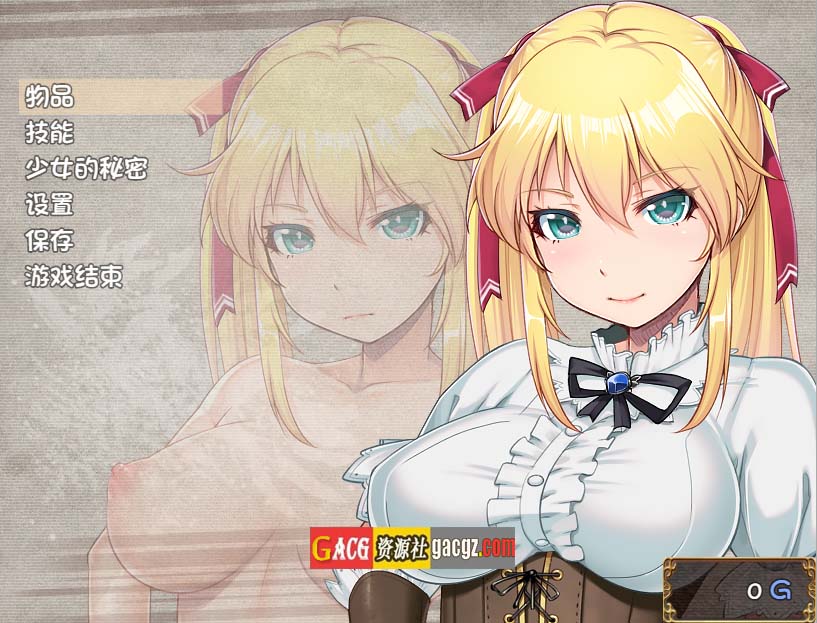This screenshot has width=817, height=623.
Task: Select 技能 (Skills) from the menu
Action: click(49, 133)
